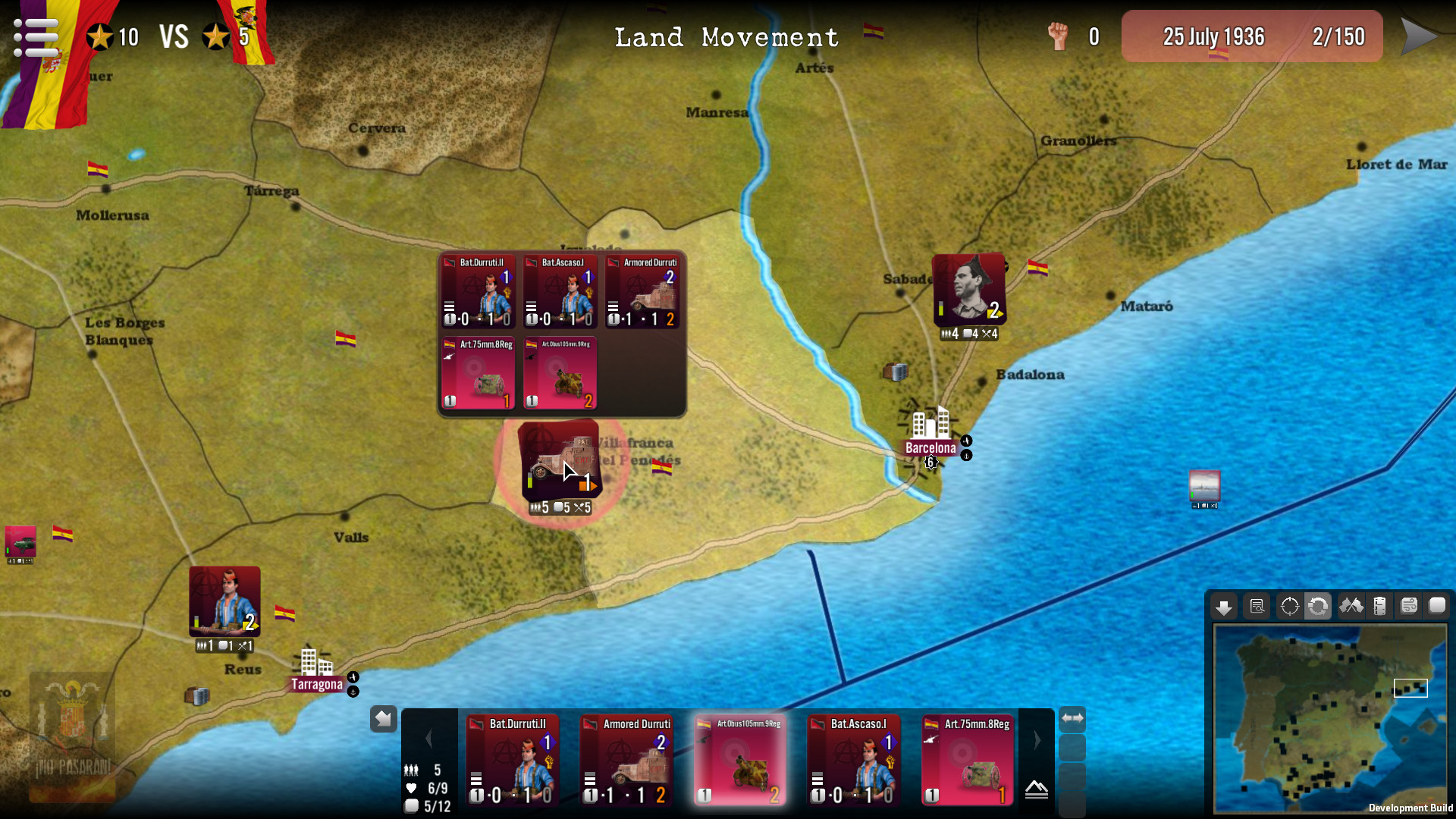1456x819 pixels.
Task: Click the left arrow to scroll unit cards back
Action: tap(431, 738)
